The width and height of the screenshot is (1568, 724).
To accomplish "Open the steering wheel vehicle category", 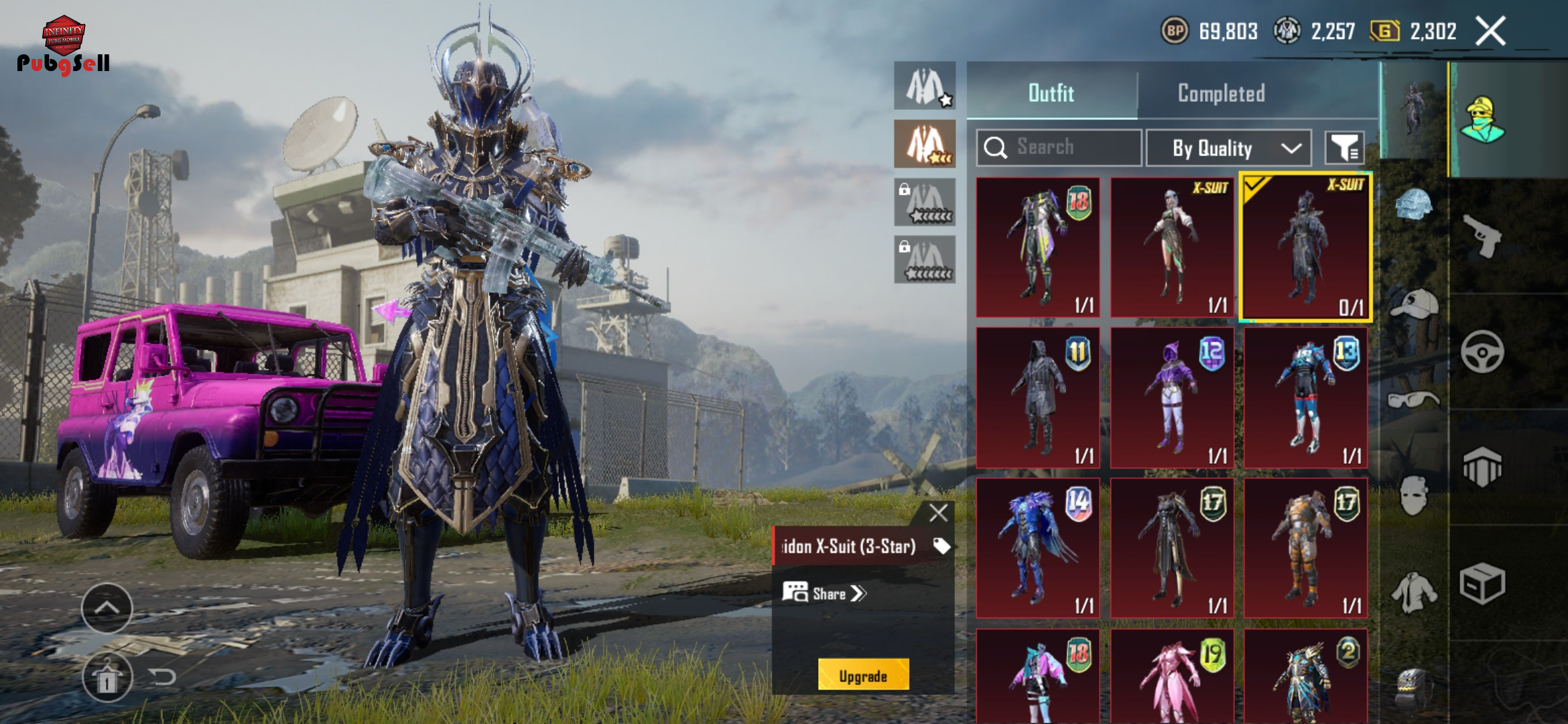I will point(1482,351).
